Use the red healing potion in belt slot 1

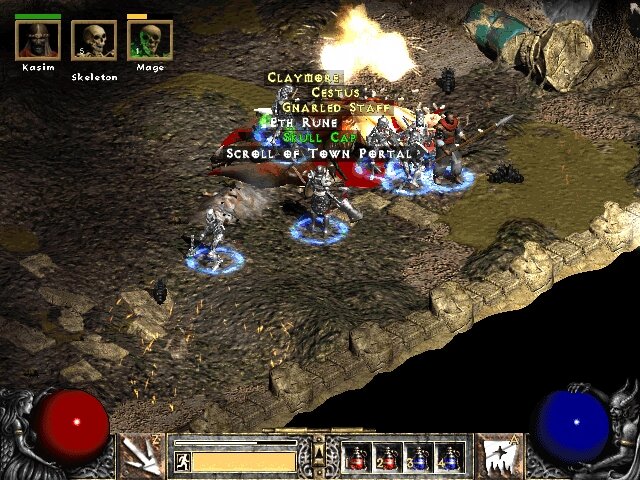[x=359, y=457]
